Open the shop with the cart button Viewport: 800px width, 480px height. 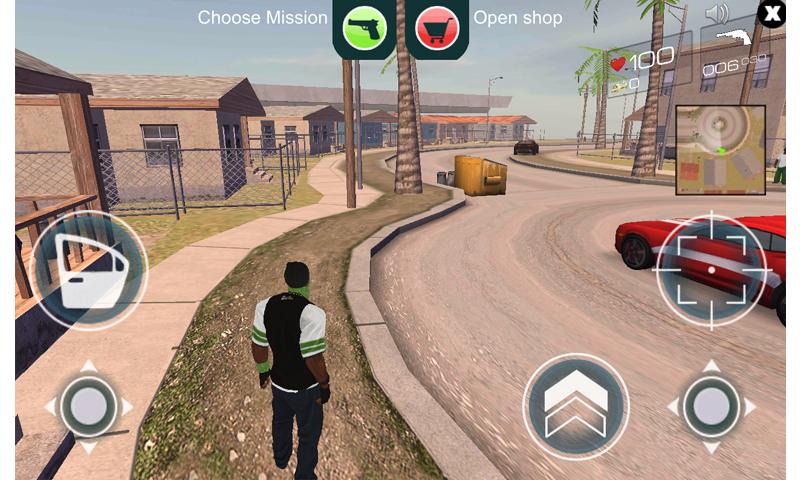coord(436,28)
